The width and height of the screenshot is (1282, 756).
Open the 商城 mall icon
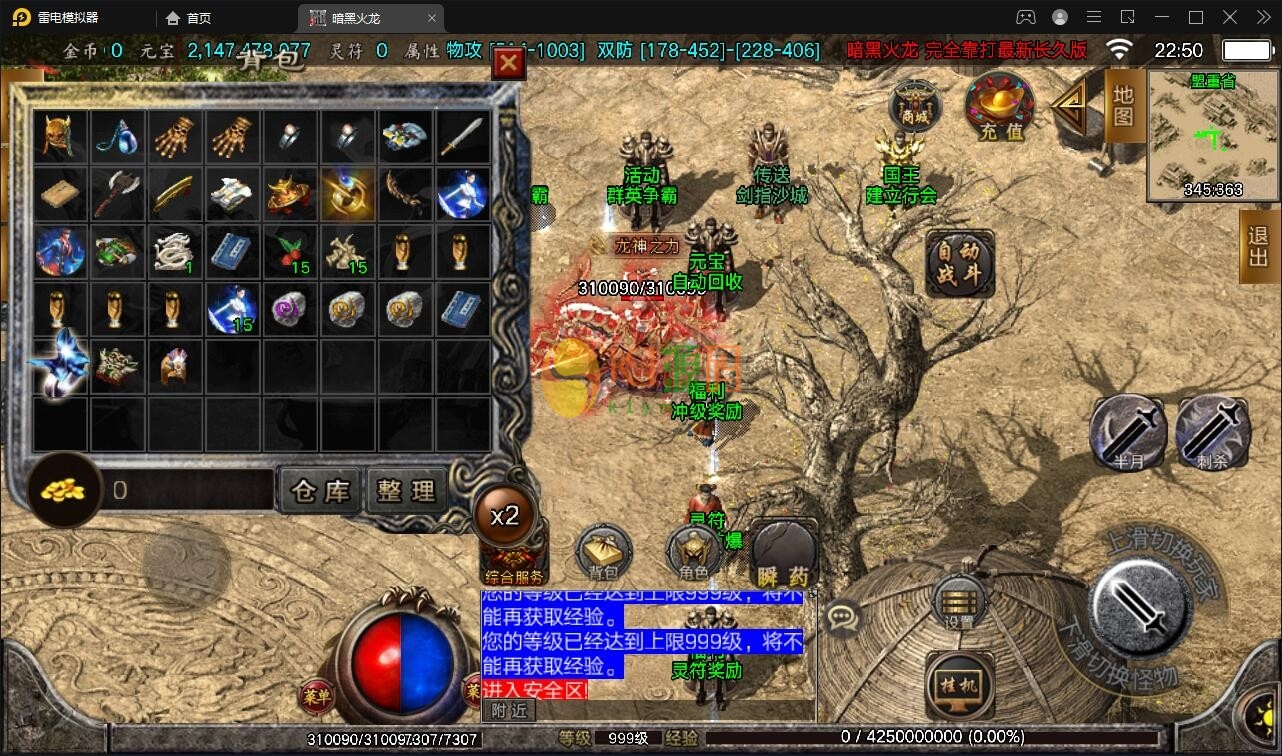click(x=916, y=107)
